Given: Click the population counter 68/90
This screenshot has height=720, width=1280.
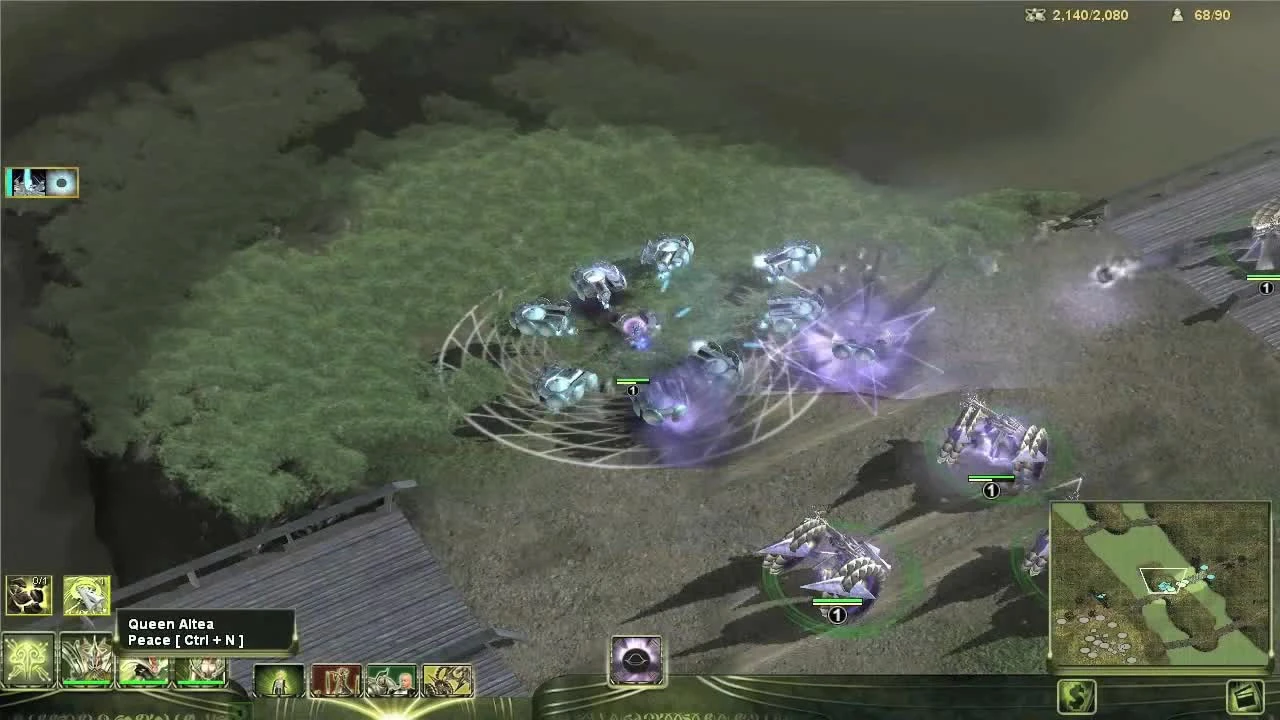Looking at the screenshot, I should coord(1210,15).
